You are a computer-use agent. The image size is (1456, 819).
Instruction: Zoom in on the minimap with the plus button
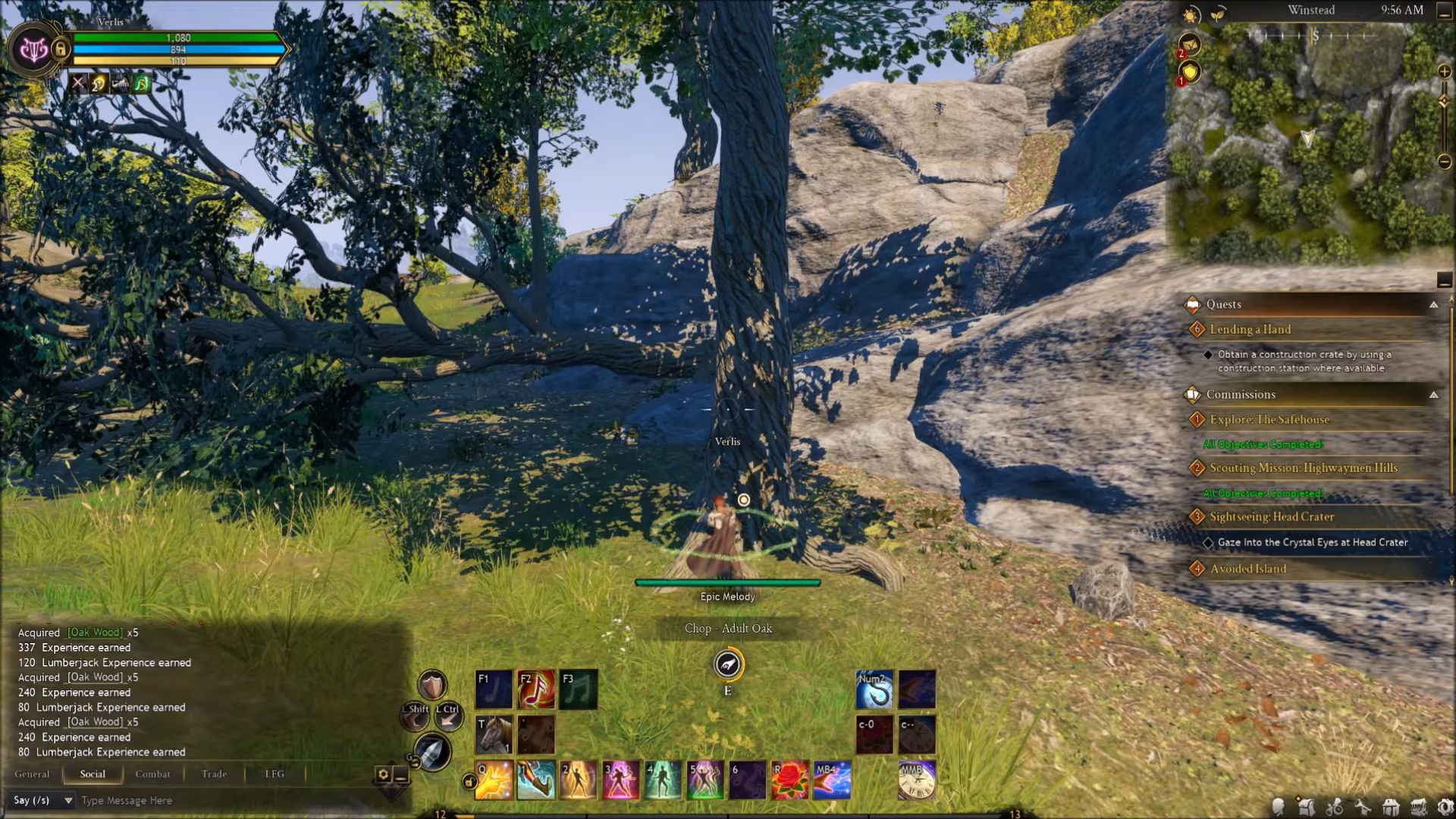tap(1444, 71)
